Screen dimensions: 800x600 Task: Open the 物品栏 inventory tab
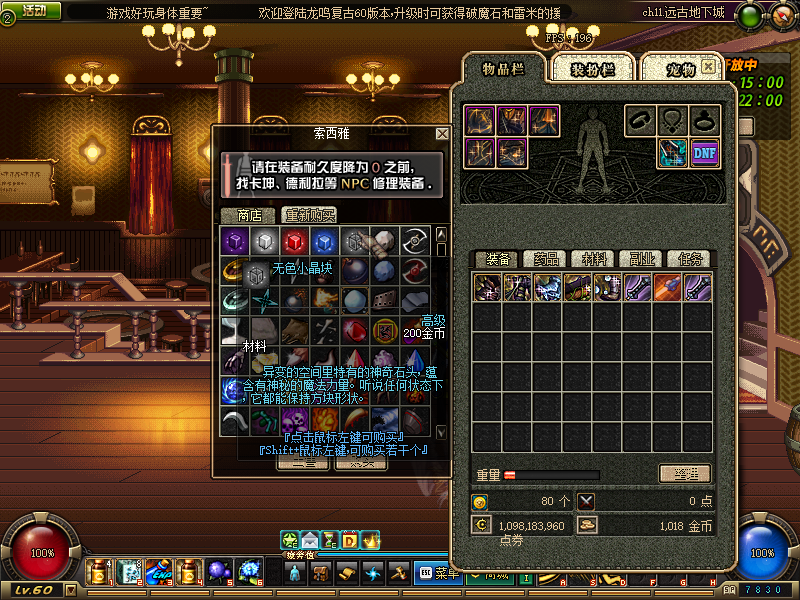(502, 68)
